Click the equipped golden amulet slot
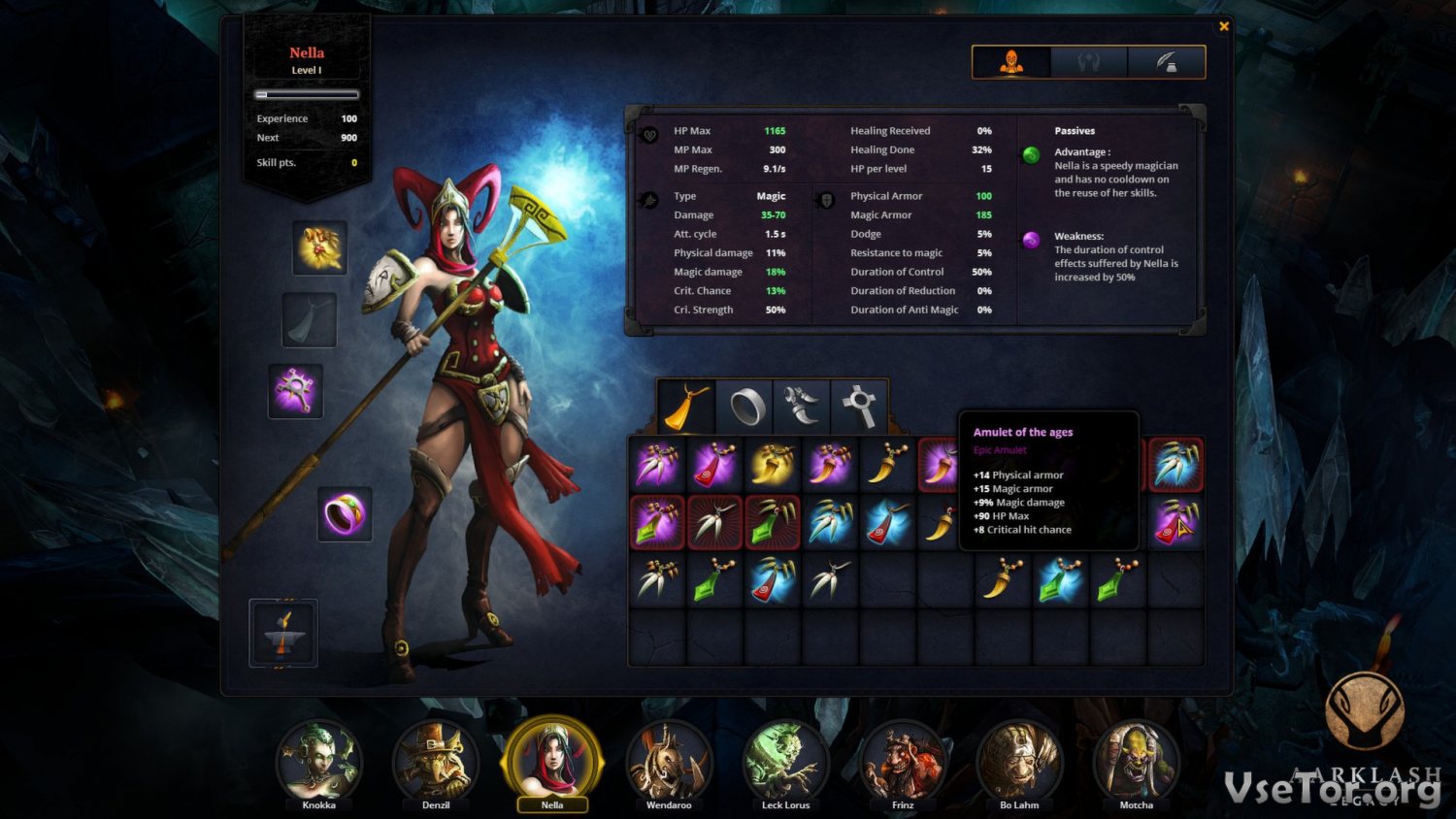 pyautogui.click(x=319, y=247)
